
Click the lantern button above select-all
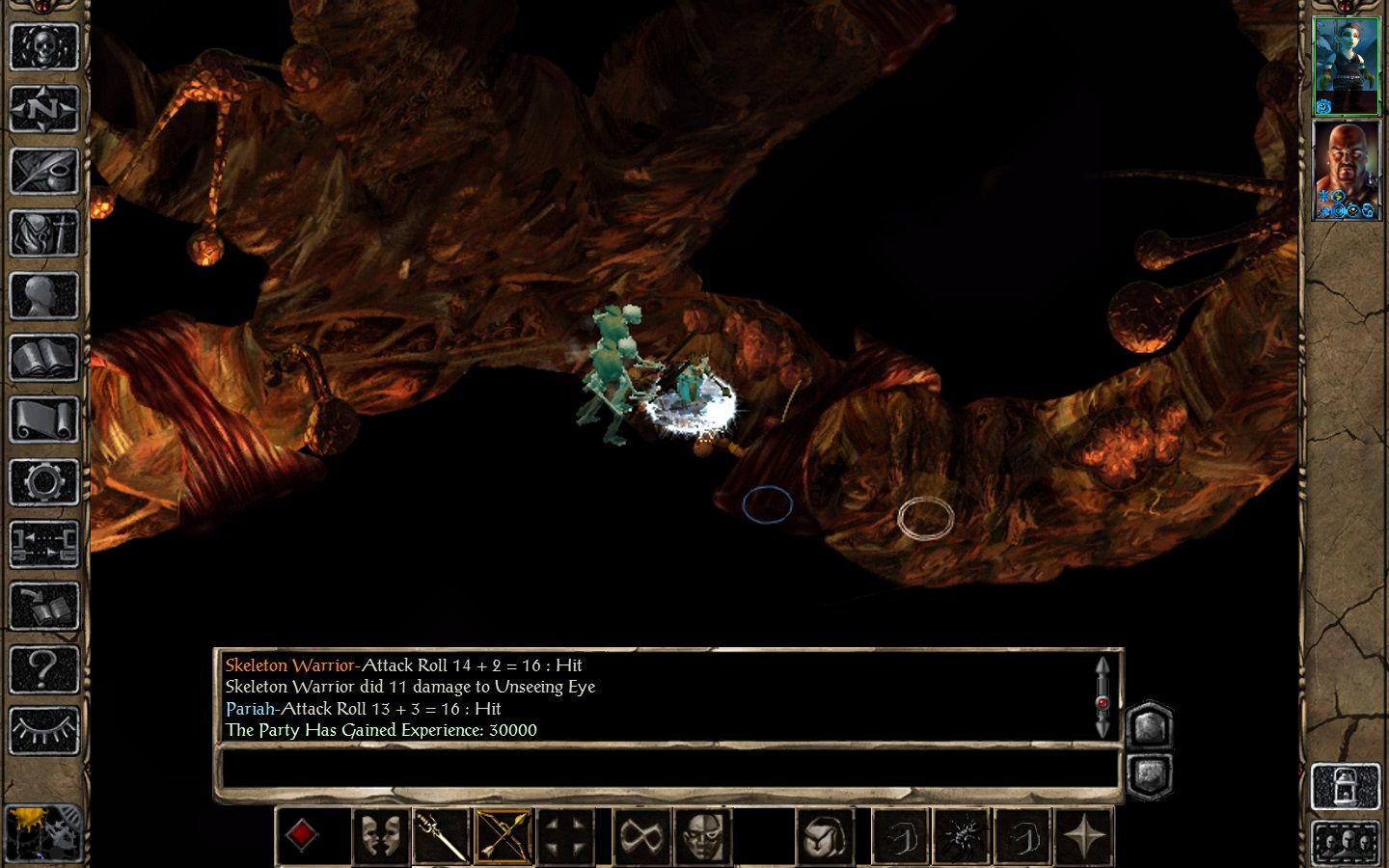(1346, 787)
